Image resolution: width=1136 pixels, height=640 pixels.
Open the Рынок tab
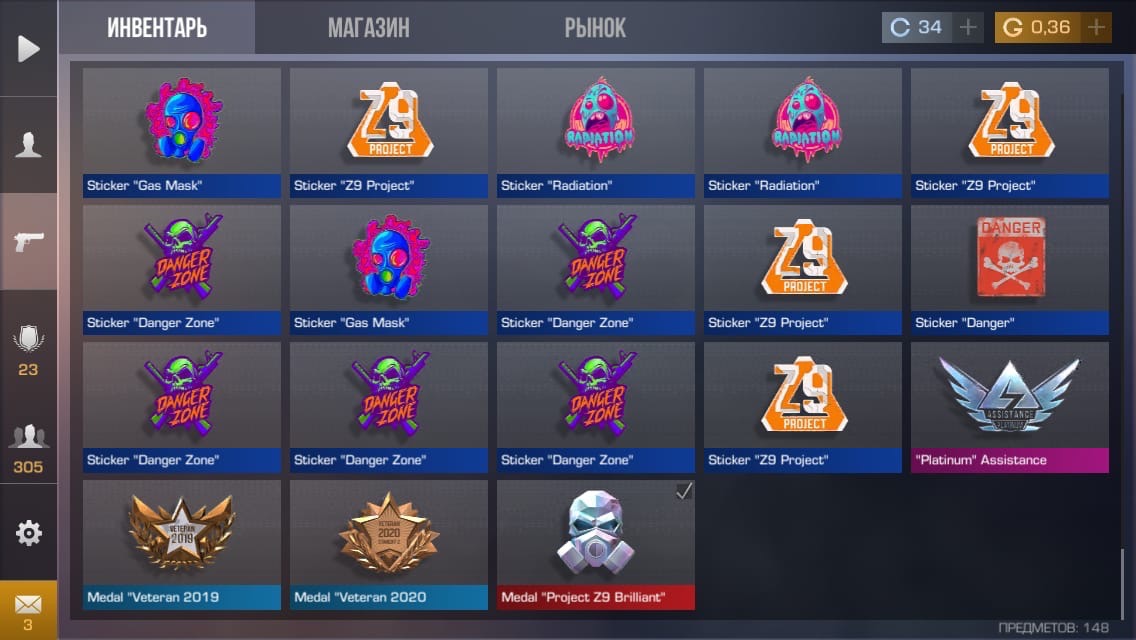tap(595, 27)
